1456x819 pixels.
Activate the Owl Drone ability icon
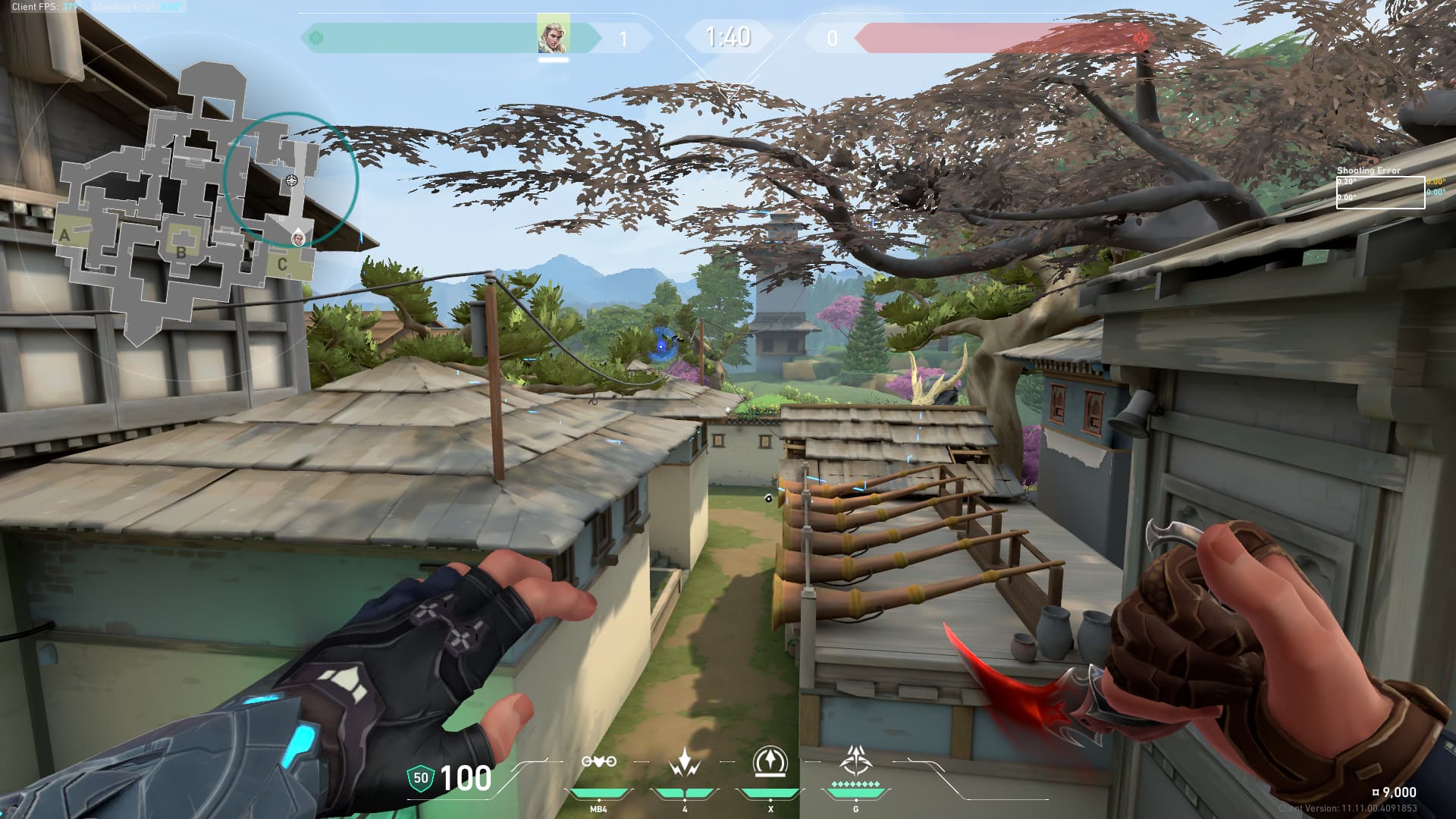tap(598, 761)
